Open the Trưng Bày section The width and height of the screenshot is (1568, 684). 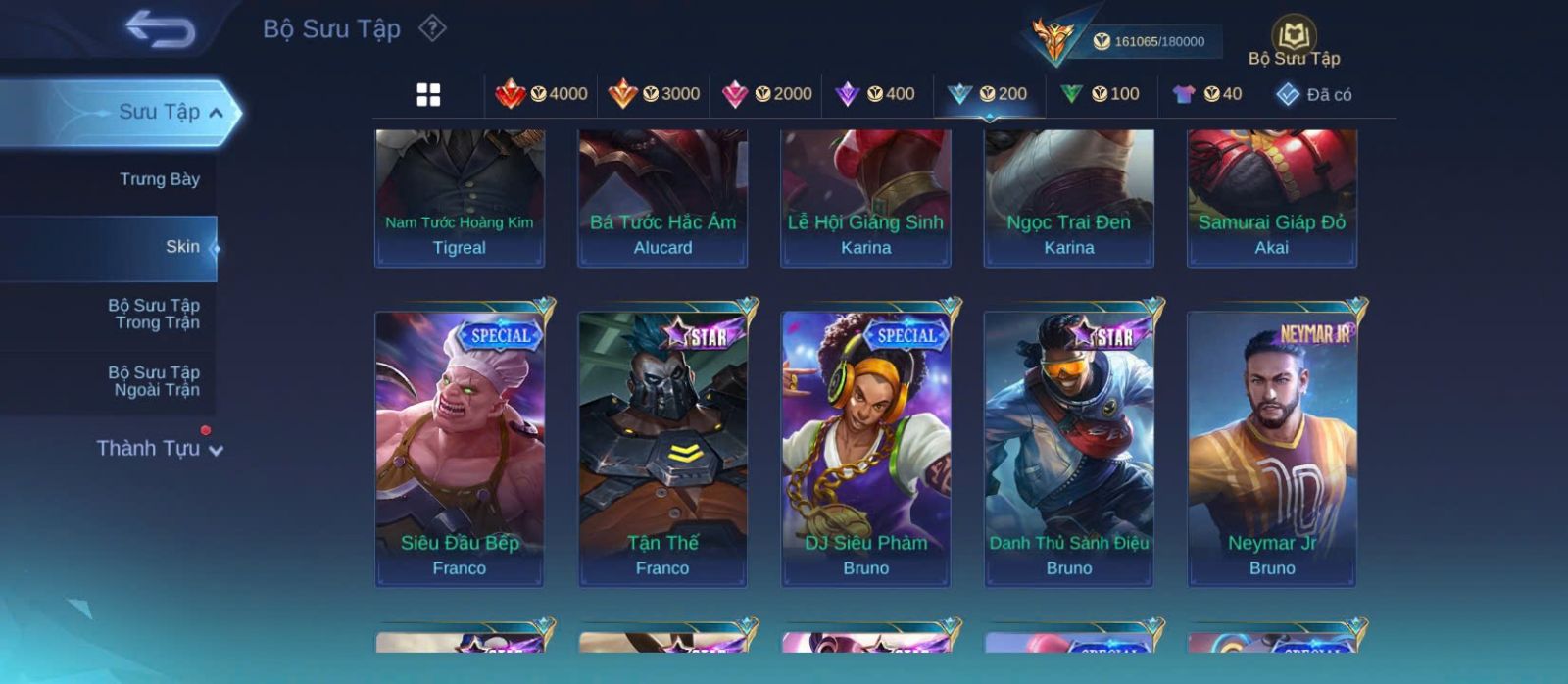[159, 179]
